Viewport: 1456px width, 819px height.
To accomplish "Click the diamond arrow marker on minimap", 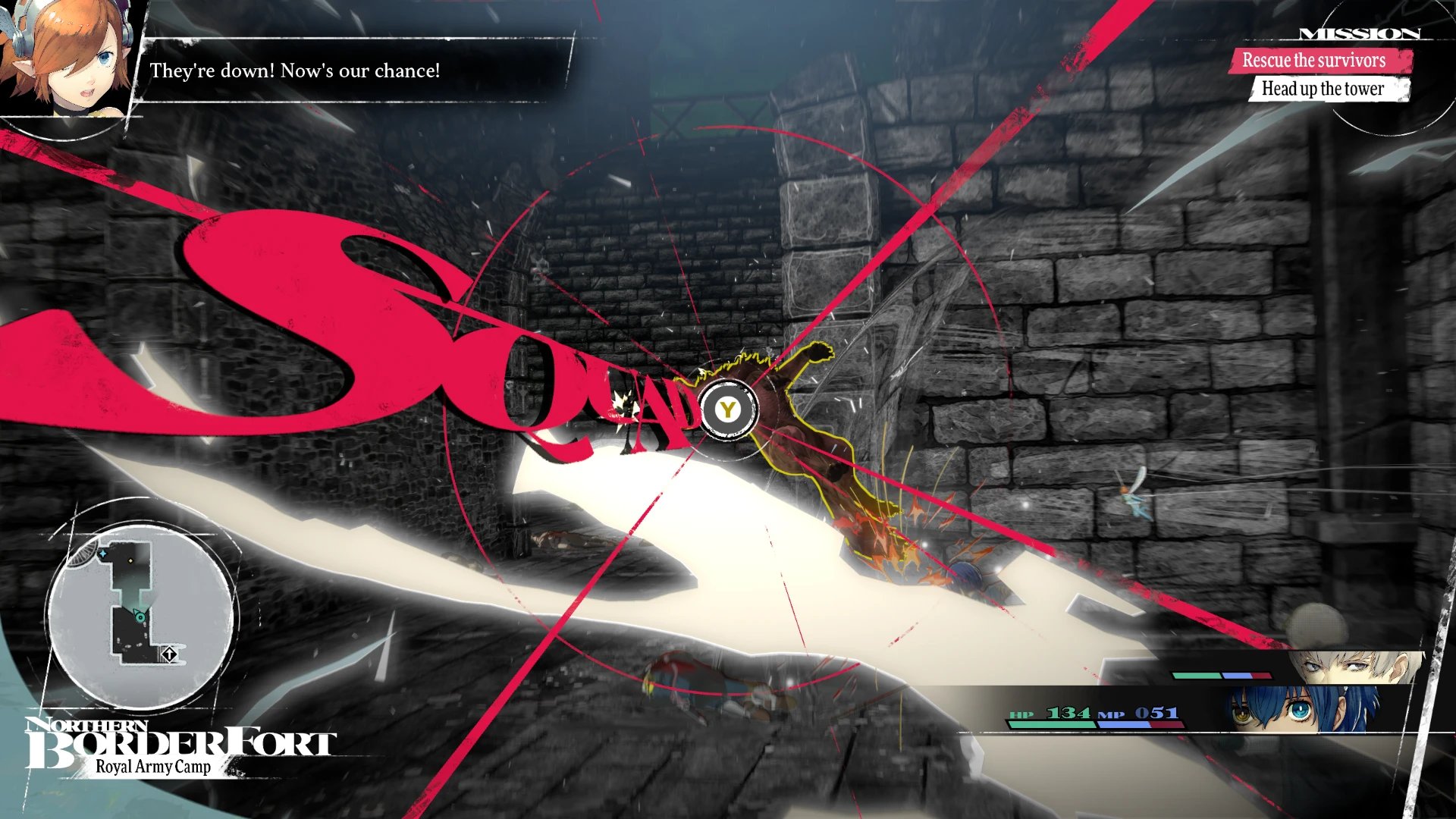I will [x=169, y=653].
